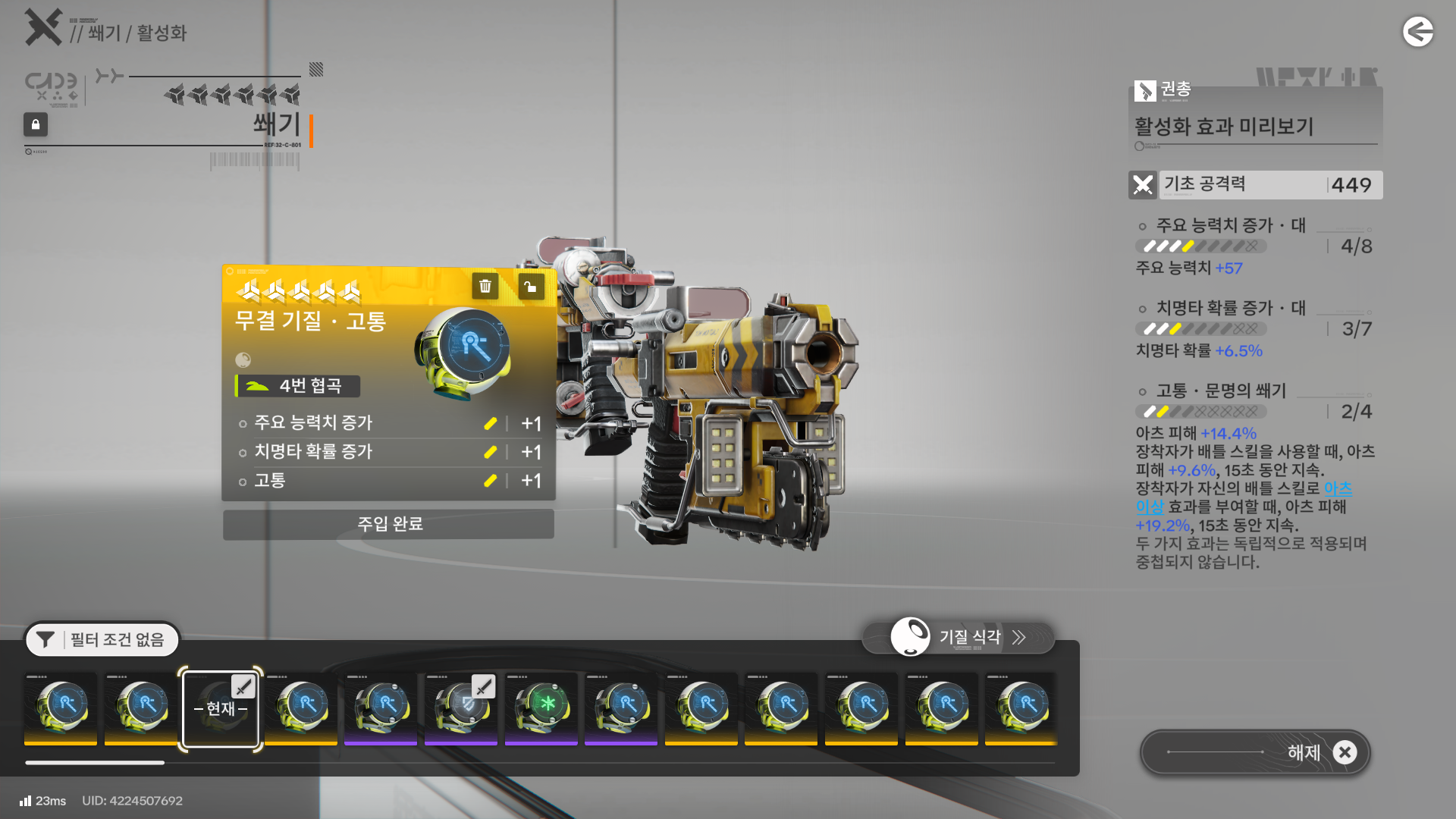Toggle the weapon lock icon
1456x819 pixels.
[x=36, y=124]
